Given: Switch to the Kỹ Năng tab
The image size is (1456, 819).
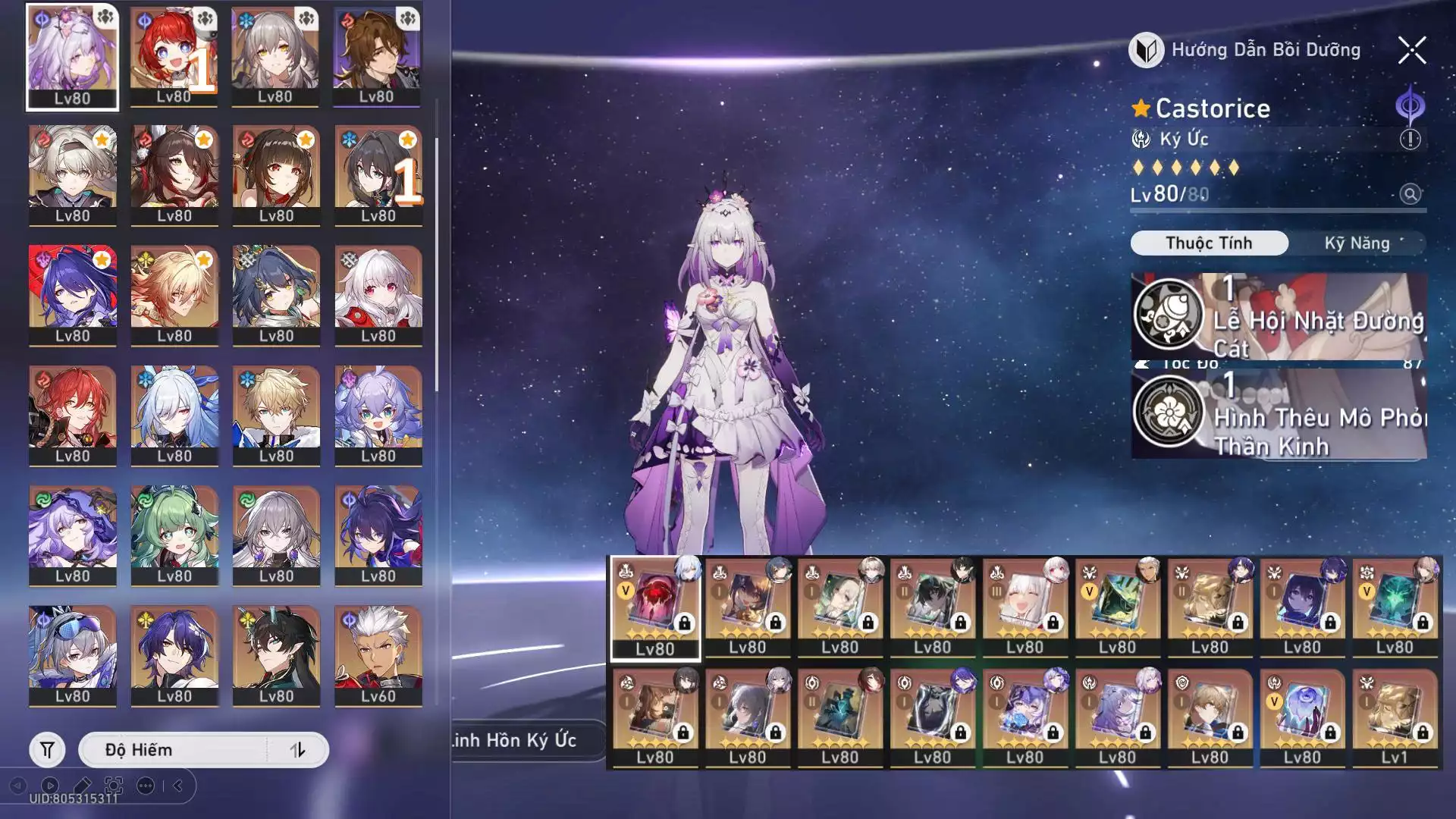Looking at the screenshot, I should click(1357, 243).
